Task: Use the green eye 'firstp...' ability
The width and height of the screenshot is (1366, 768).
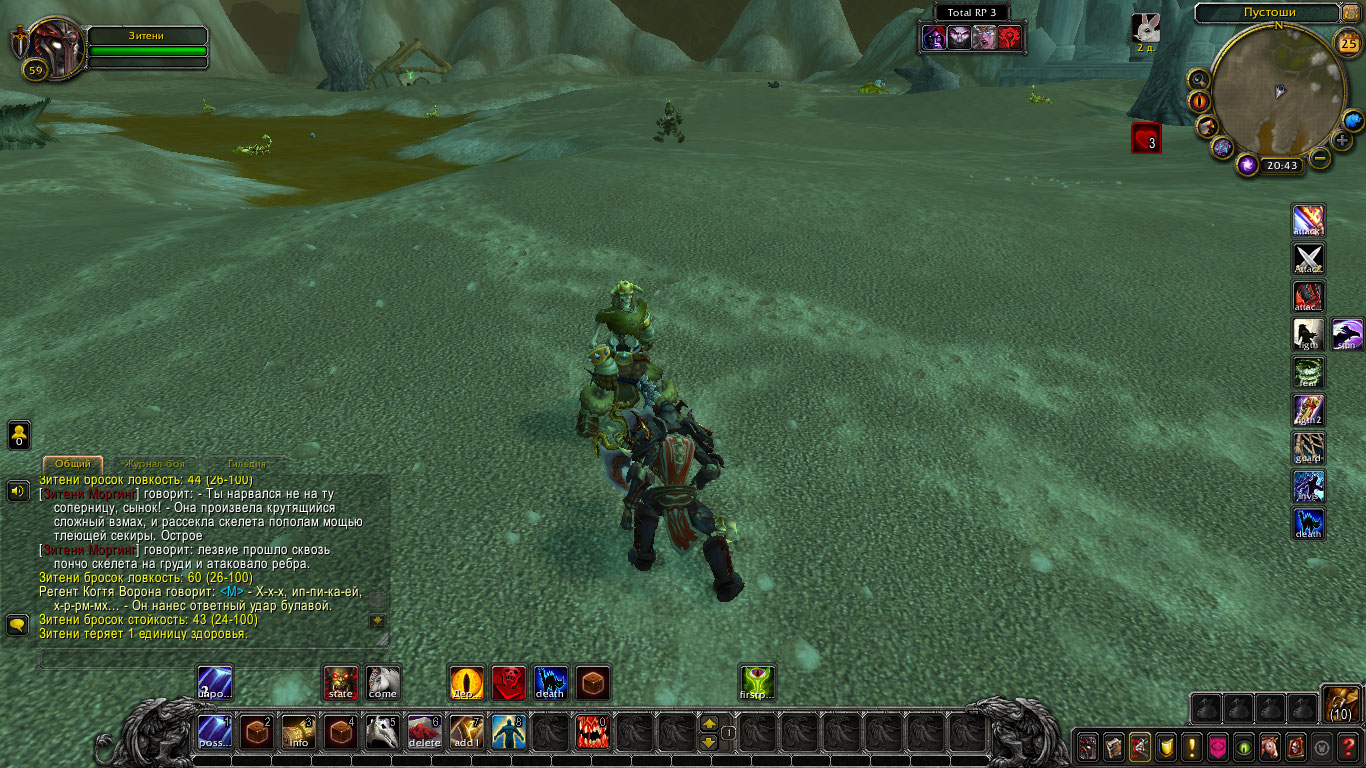Action: click(757, 683)
